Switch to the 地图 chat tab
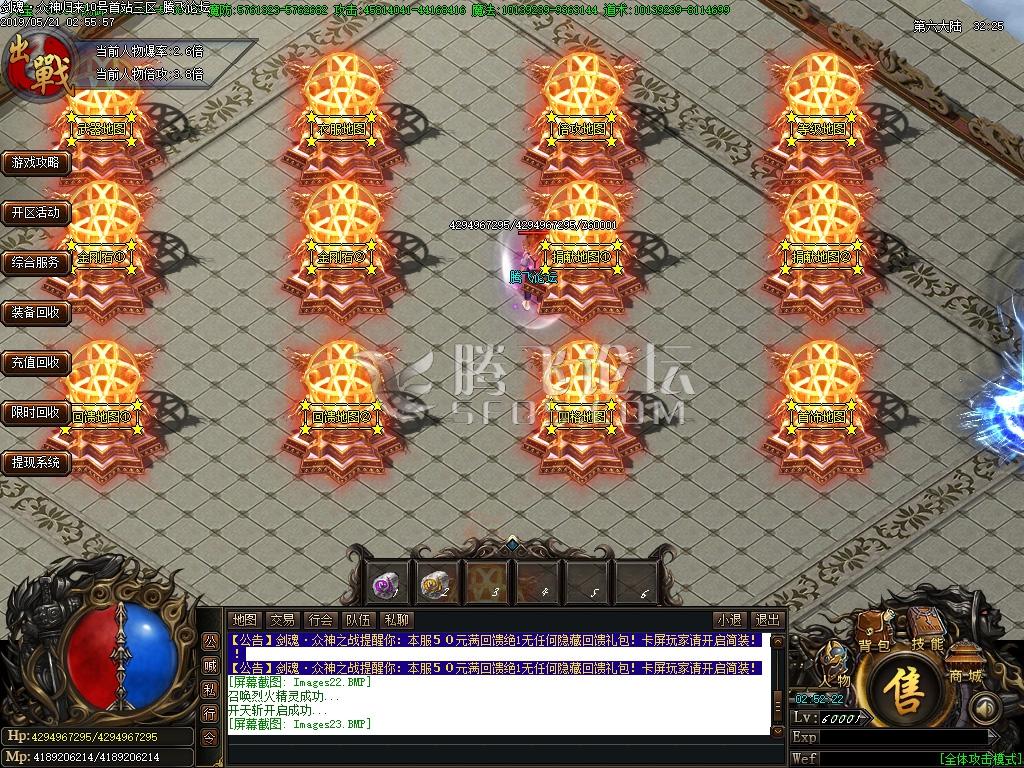 (x=244, y=620)
